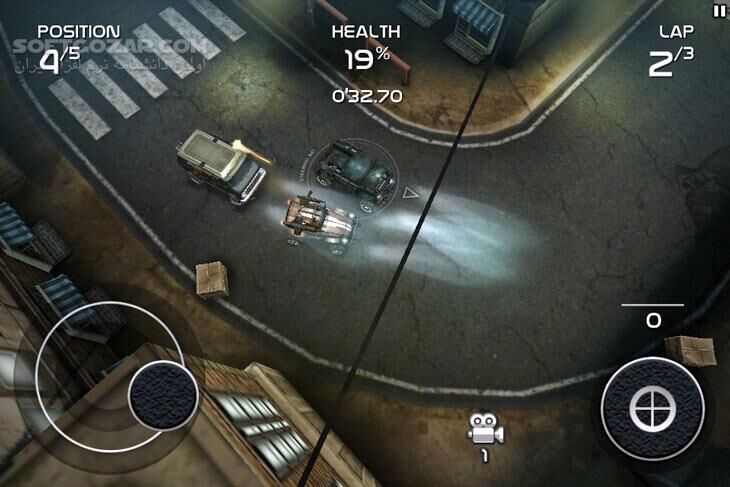Switch view with the camera icon
The image size is (730, 487).
tap(485, 432)
